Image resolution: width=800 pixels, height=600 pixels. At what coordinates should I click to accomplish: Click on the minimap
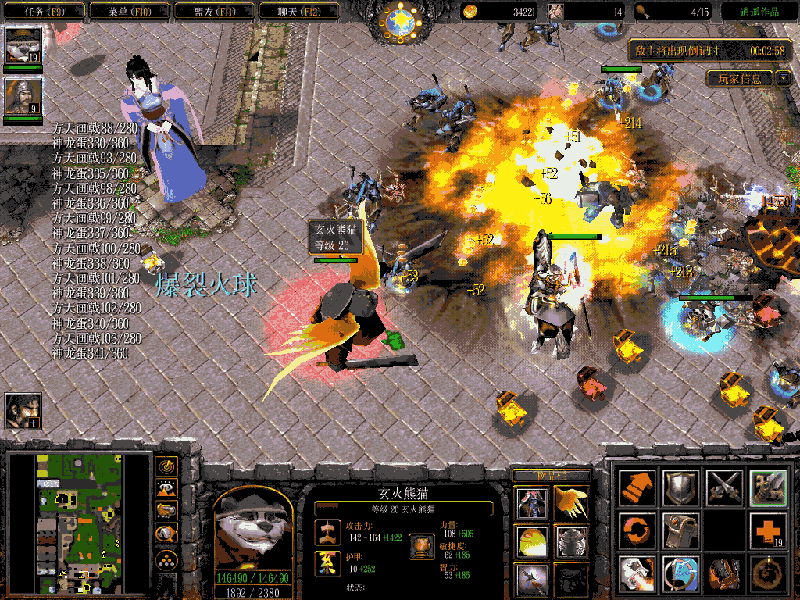pyautogui.click(x=76, y=521)
